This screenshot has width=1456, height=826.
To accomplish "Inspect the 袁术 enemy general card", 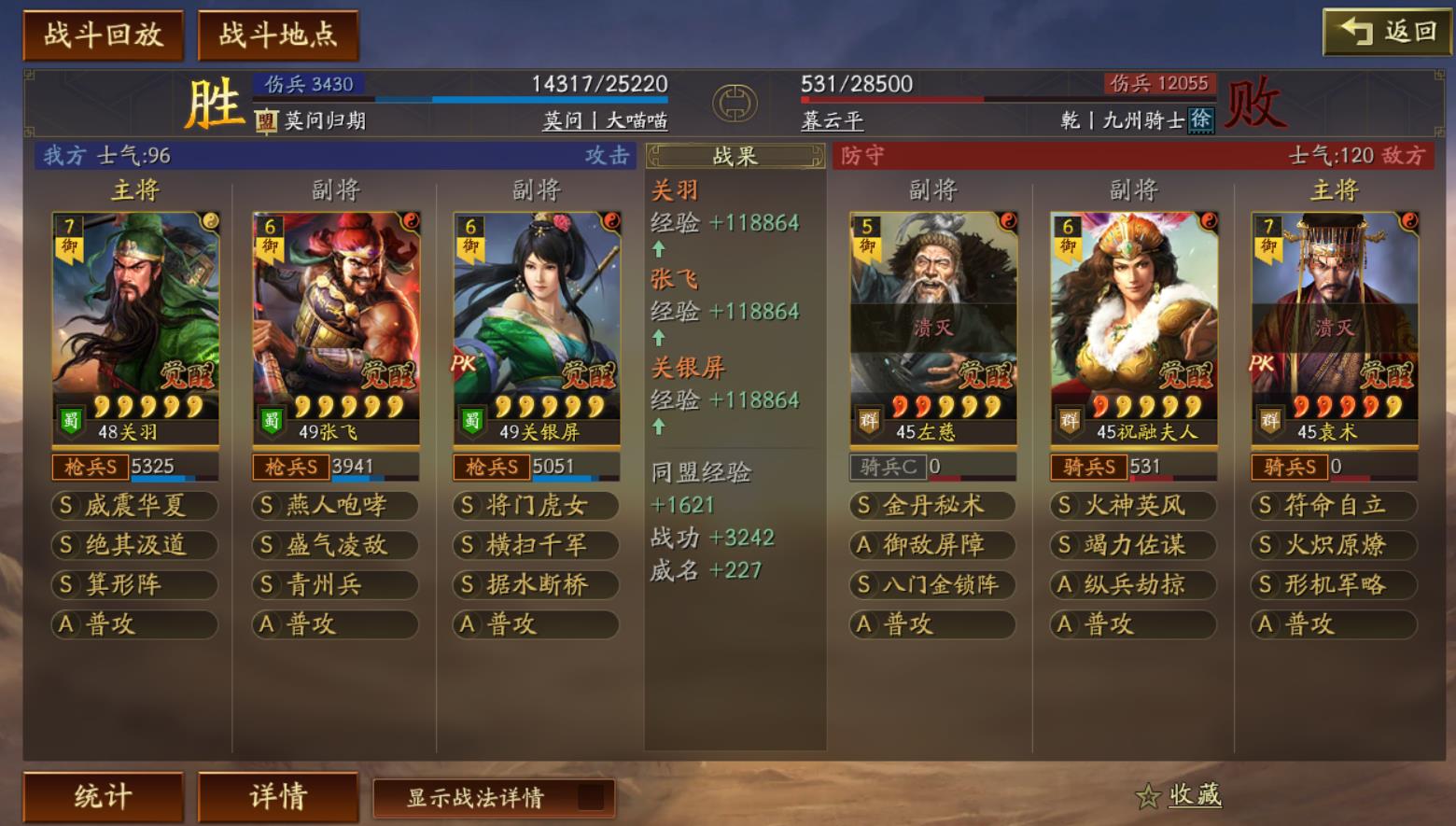I will 1335,327.
